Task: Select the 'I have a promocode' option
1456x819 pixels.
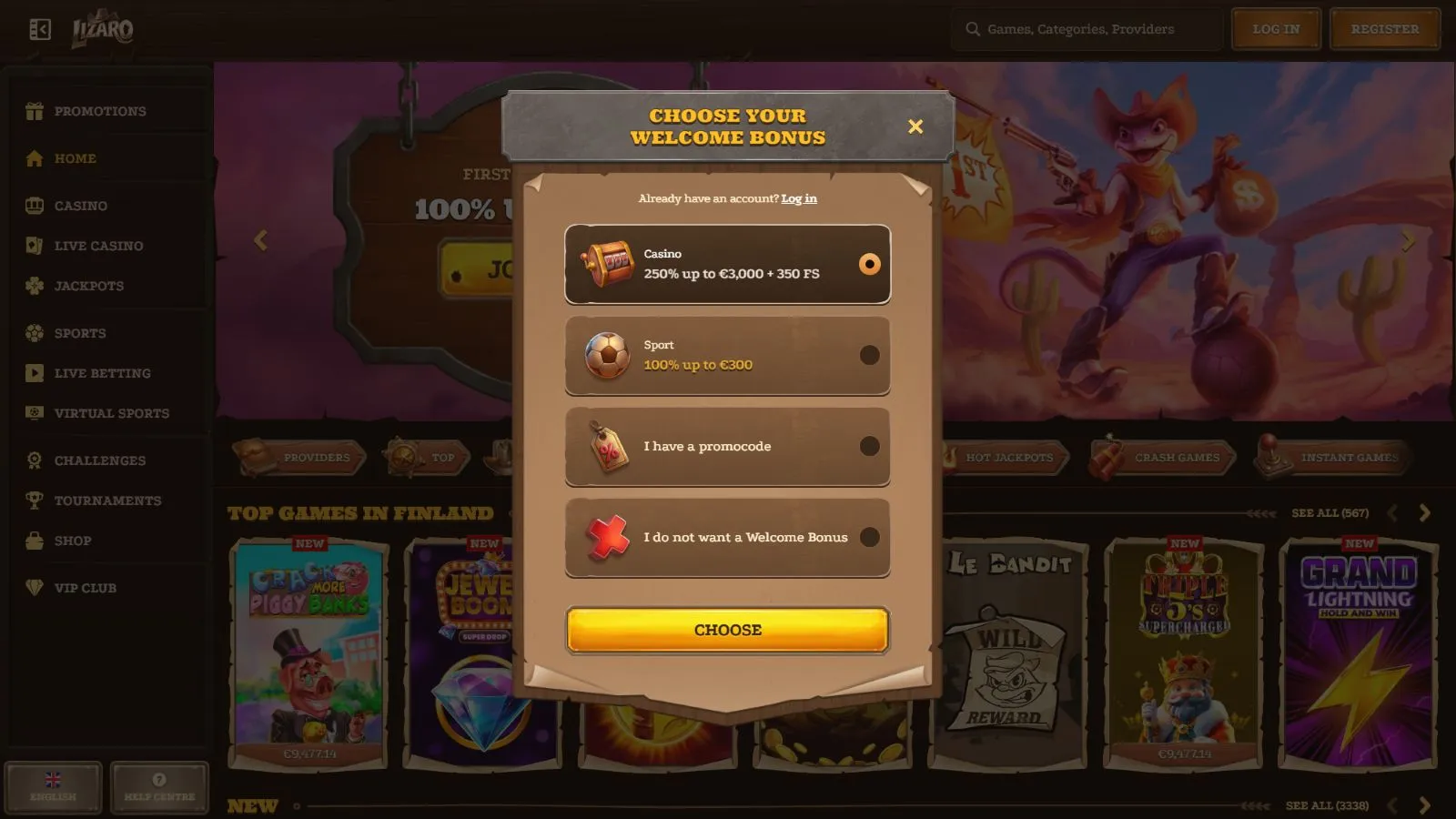Action: 727,446
